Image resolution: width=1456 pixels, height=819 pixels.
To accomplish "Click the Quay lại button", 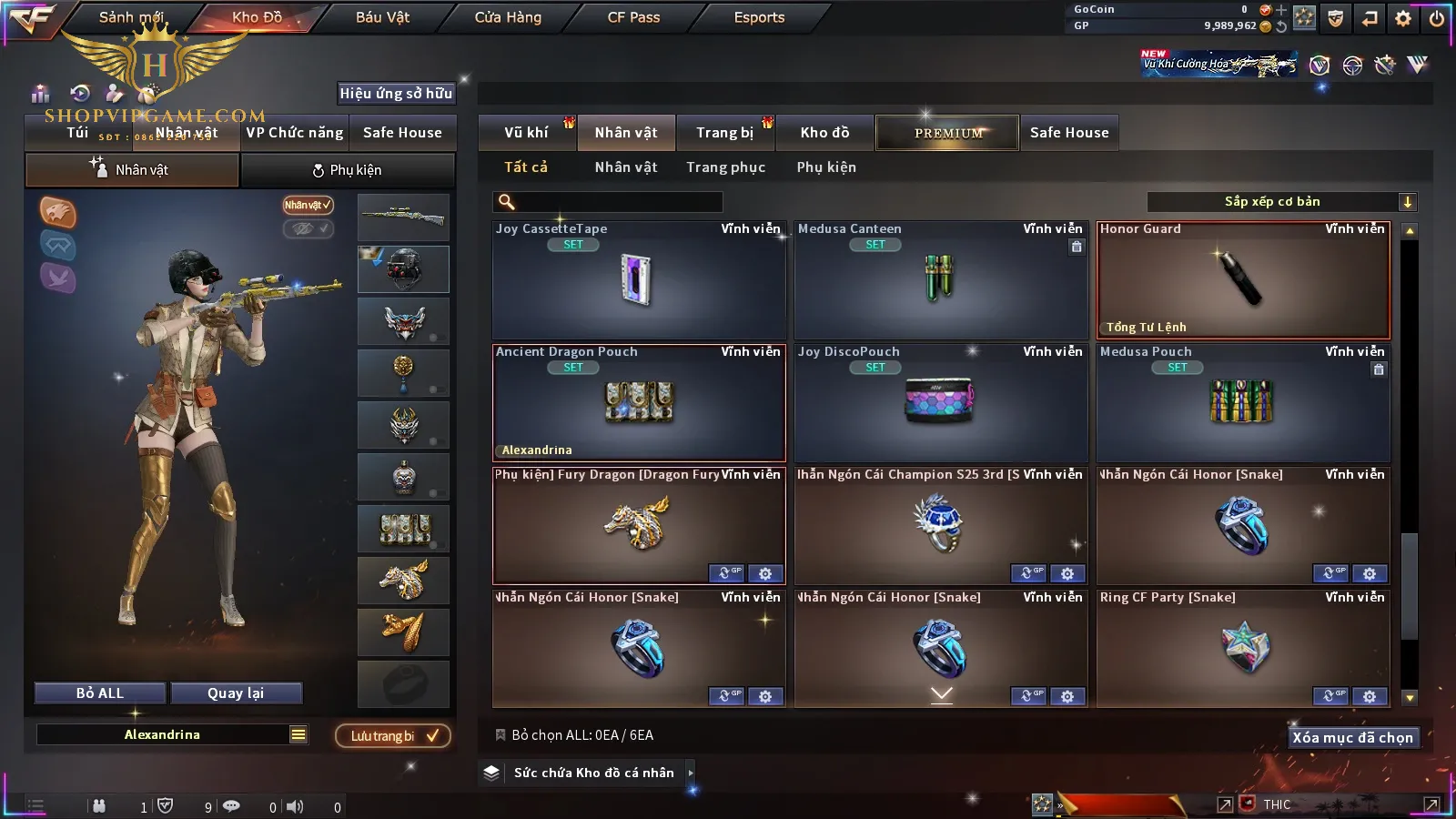I will (236, 693).
